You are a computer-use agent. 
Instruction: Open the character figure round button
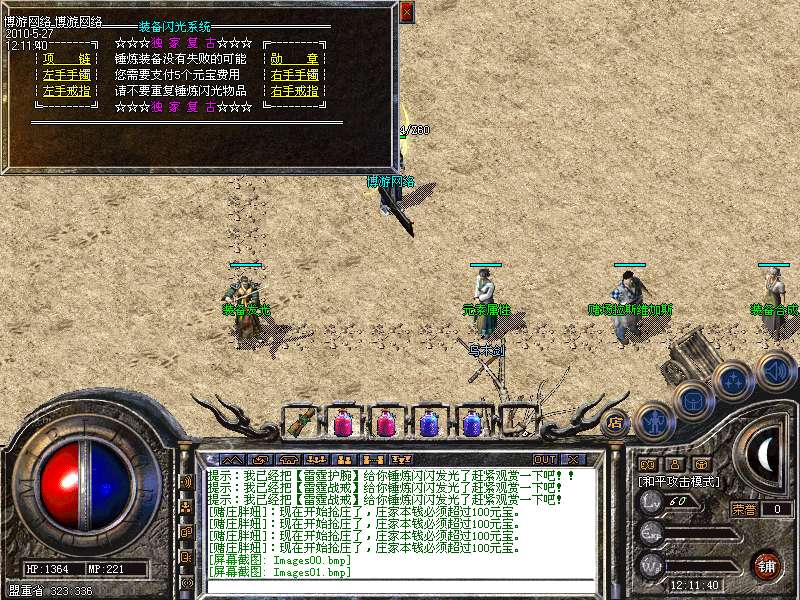654,422
